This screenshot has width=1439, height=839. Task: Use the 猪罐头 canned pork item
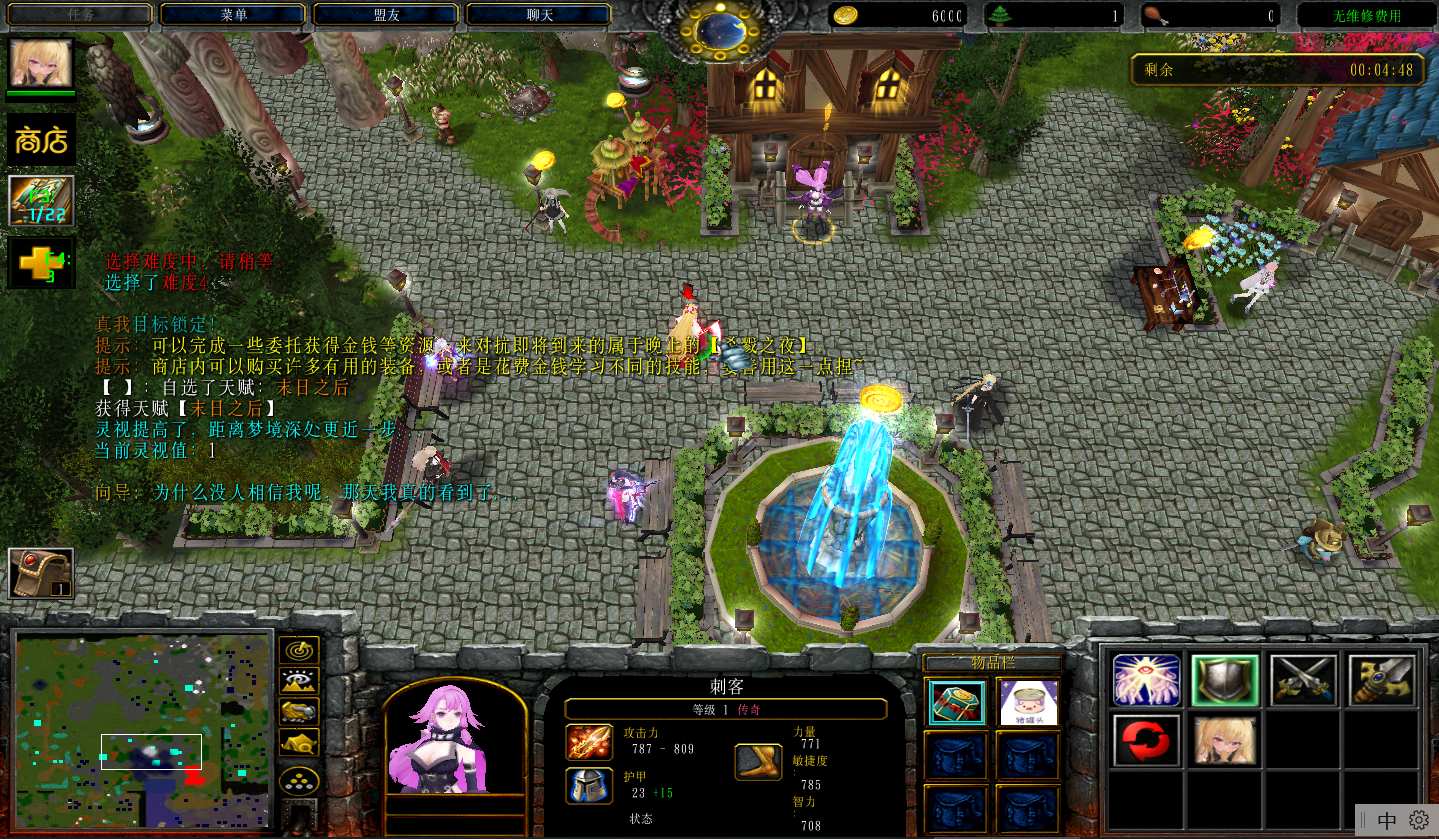tap(1028, 702)
